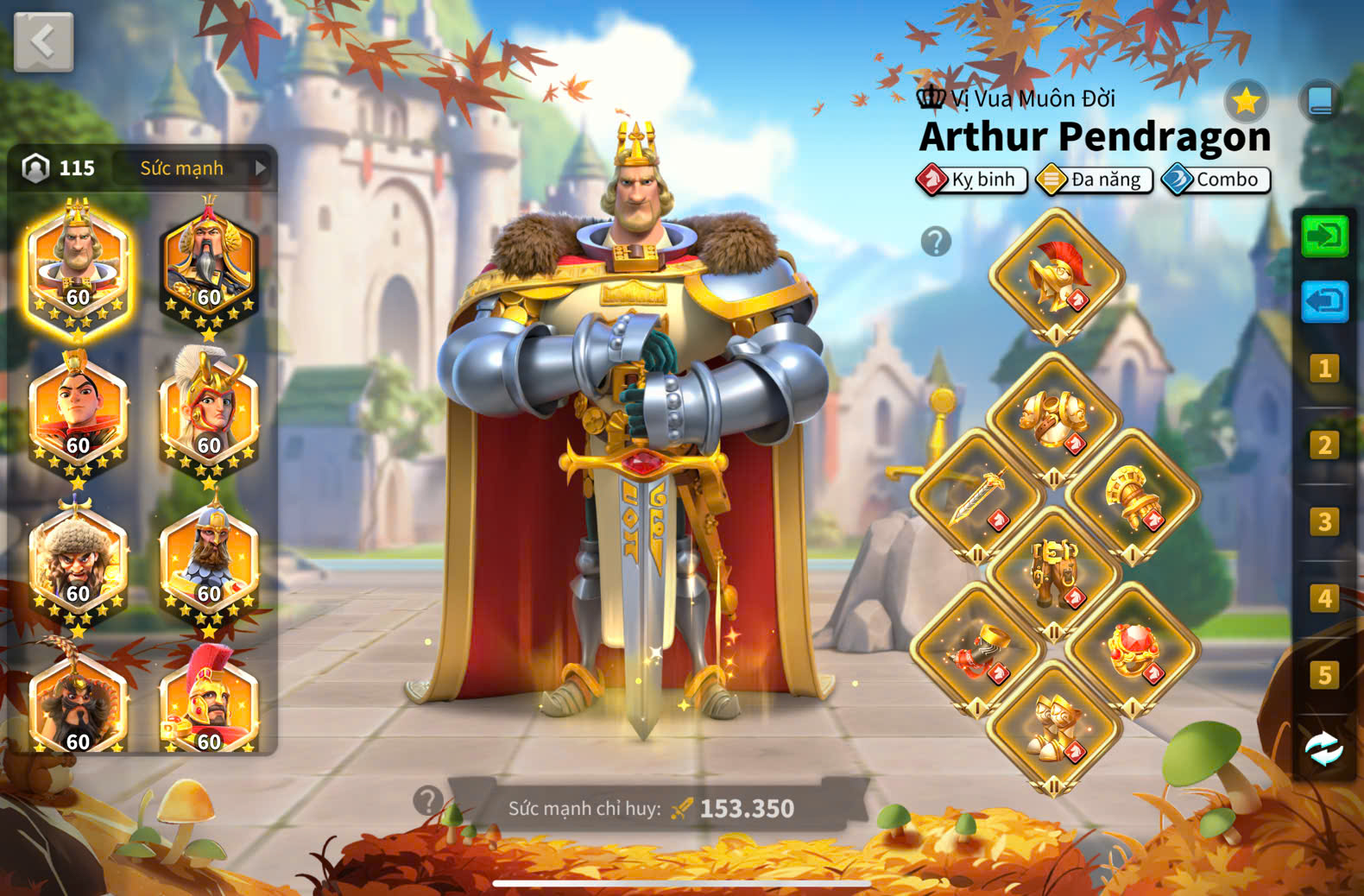Screen dimensions: 1364x896
Task: Select the fur-hat bearded commander portrait
Action: 78,563
